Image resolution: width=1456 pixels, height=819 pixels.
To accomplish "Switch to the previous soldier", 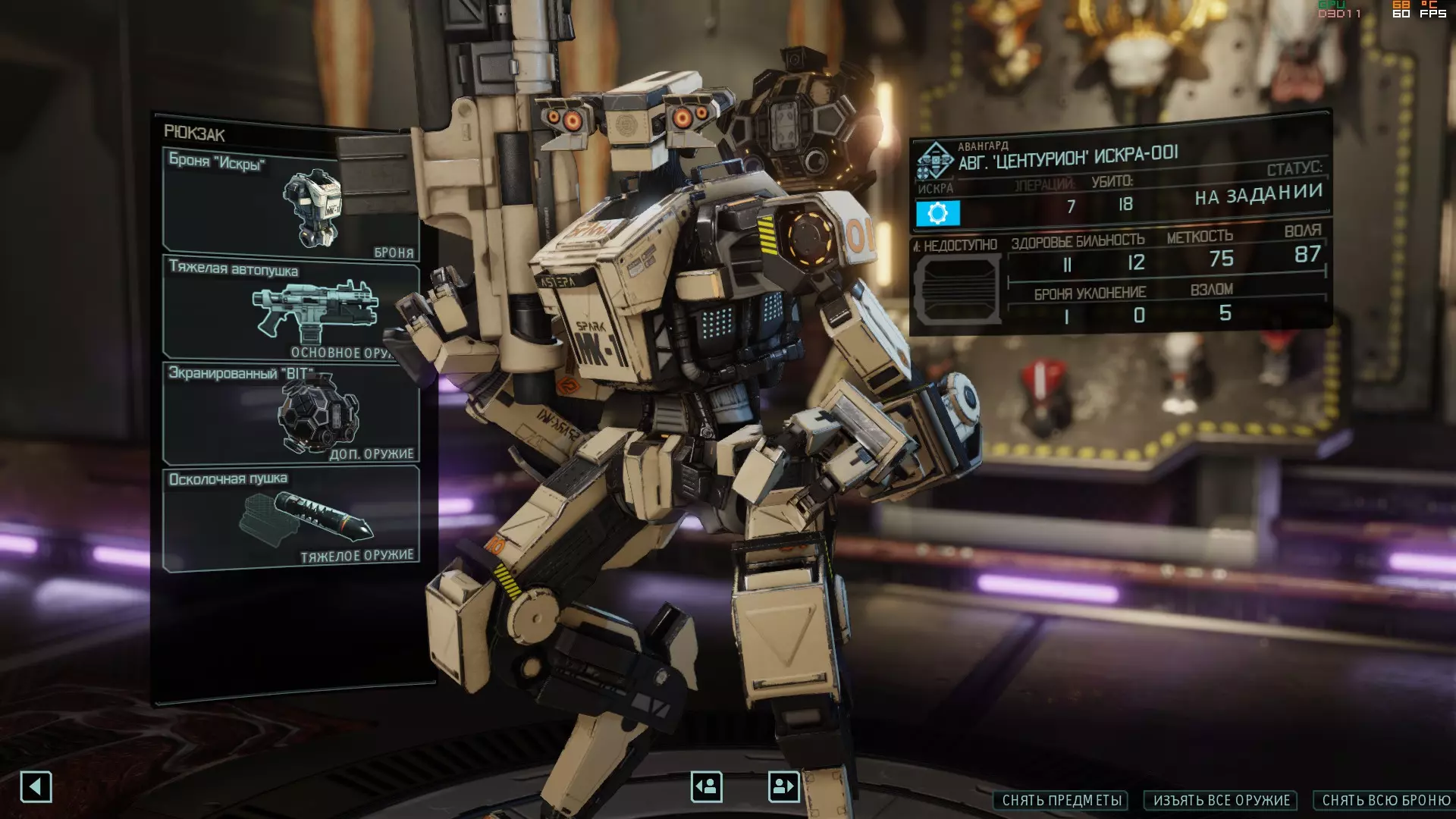I will pos(706,786).
